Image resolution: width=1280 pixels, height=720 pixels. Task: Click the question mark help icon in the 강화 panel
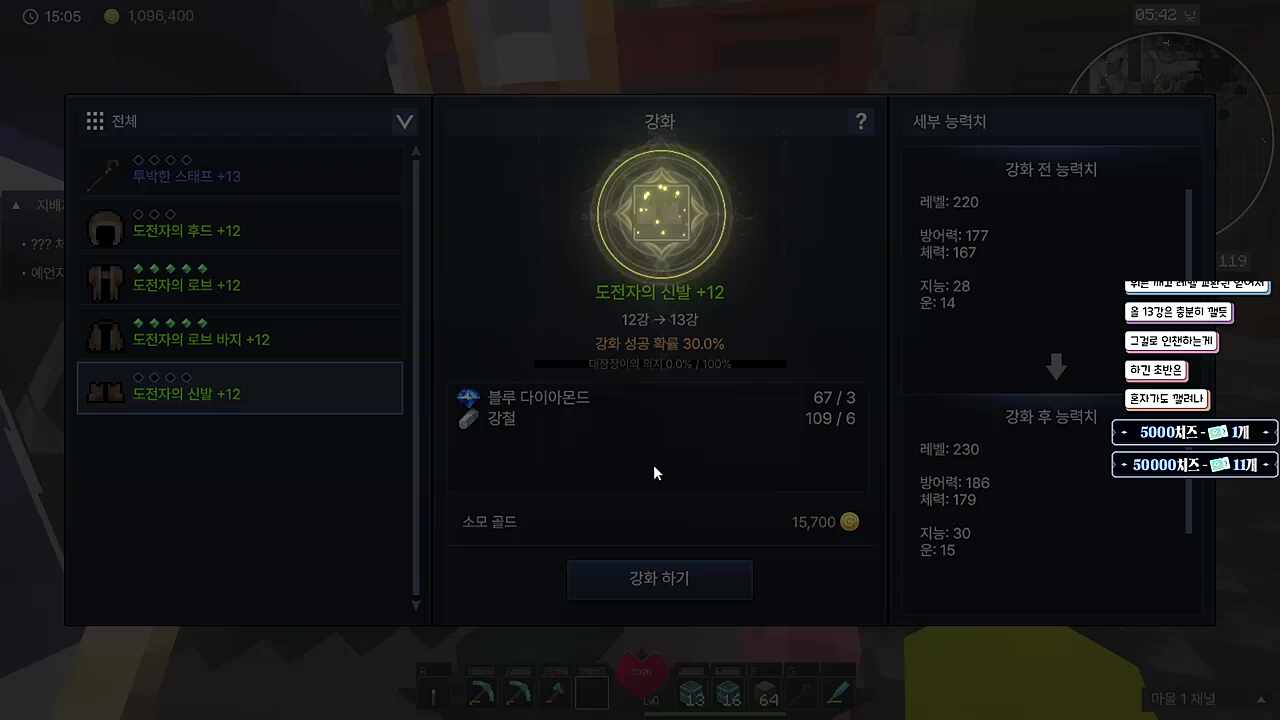861,121
